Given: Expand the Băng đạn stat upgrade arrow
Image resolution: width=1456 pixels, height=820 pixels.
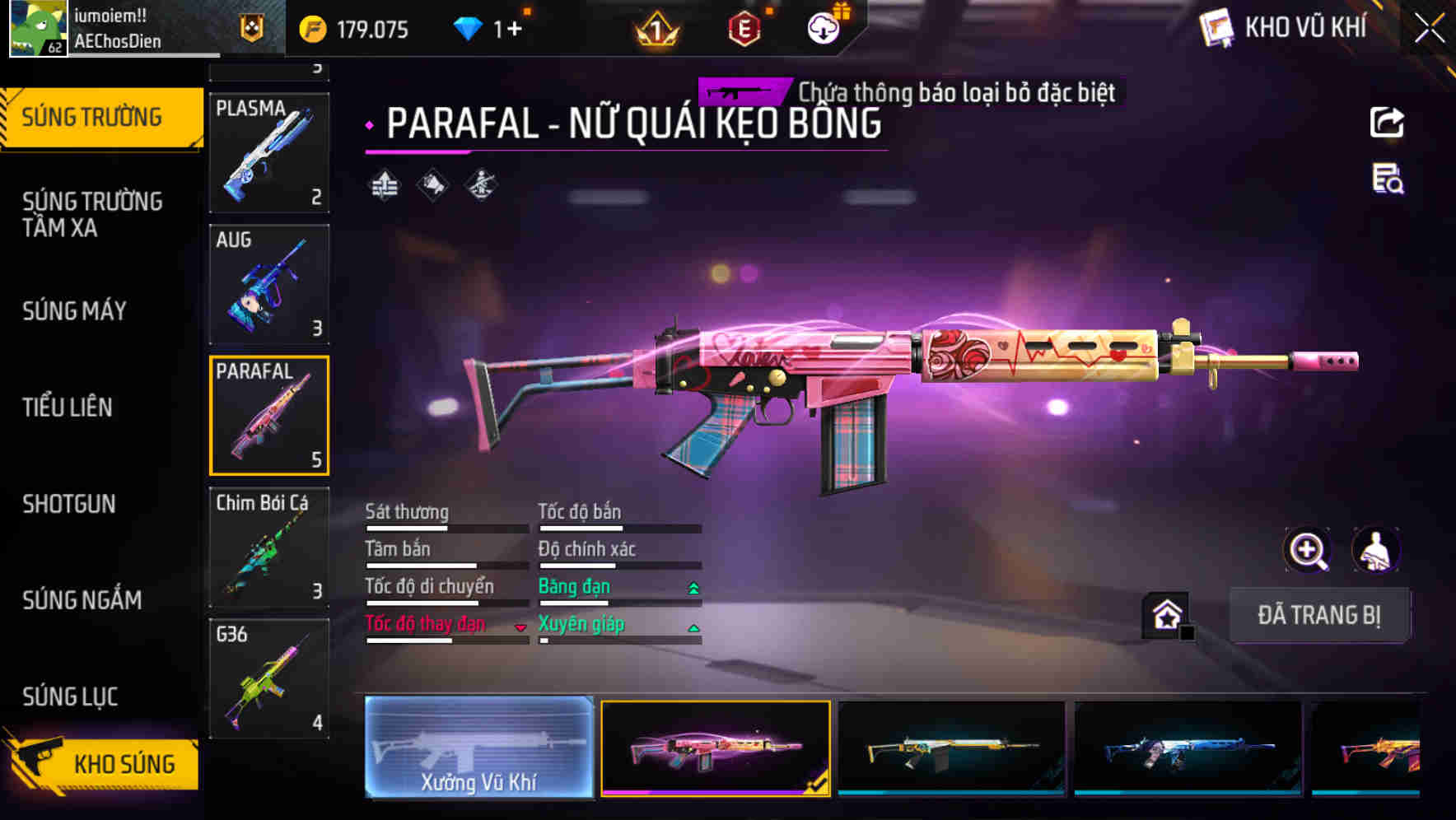Looking at the screenshot, I should pyautogui.click(x=693, y=586).
